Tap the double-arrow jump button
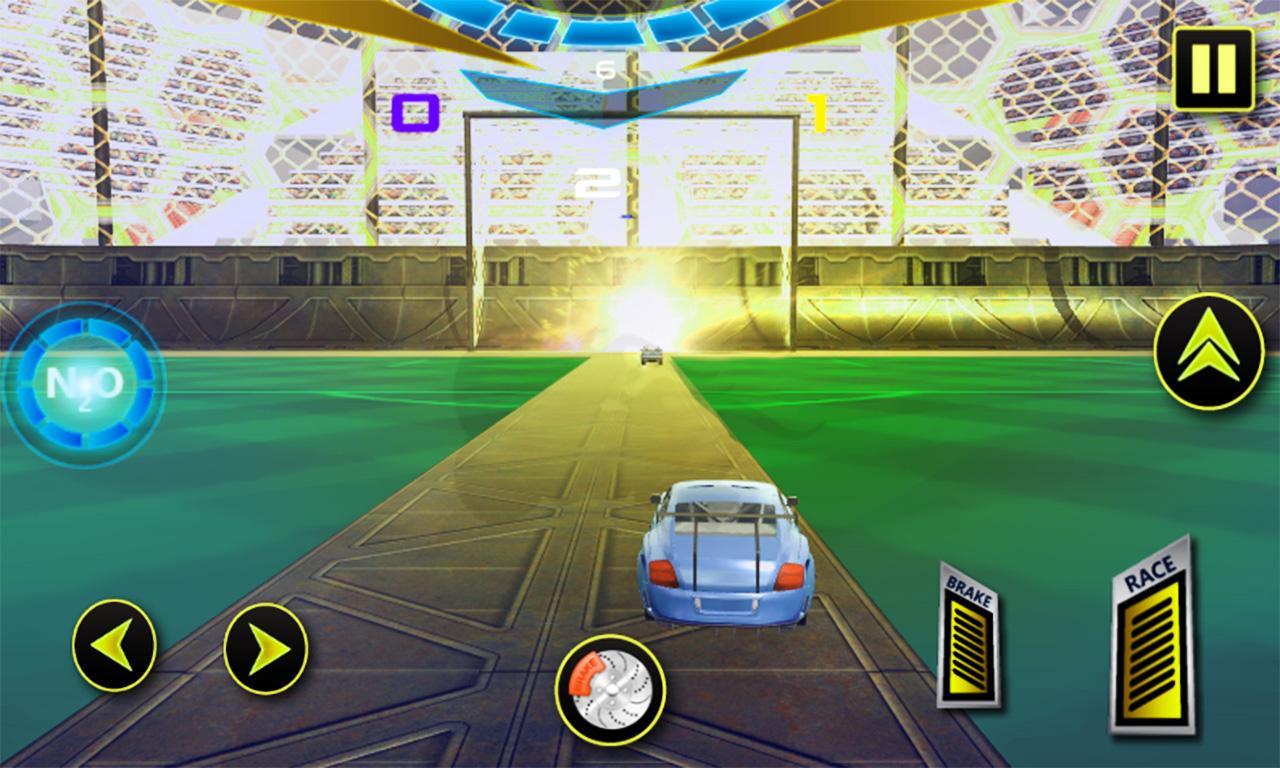 (x=1208, y=351)
